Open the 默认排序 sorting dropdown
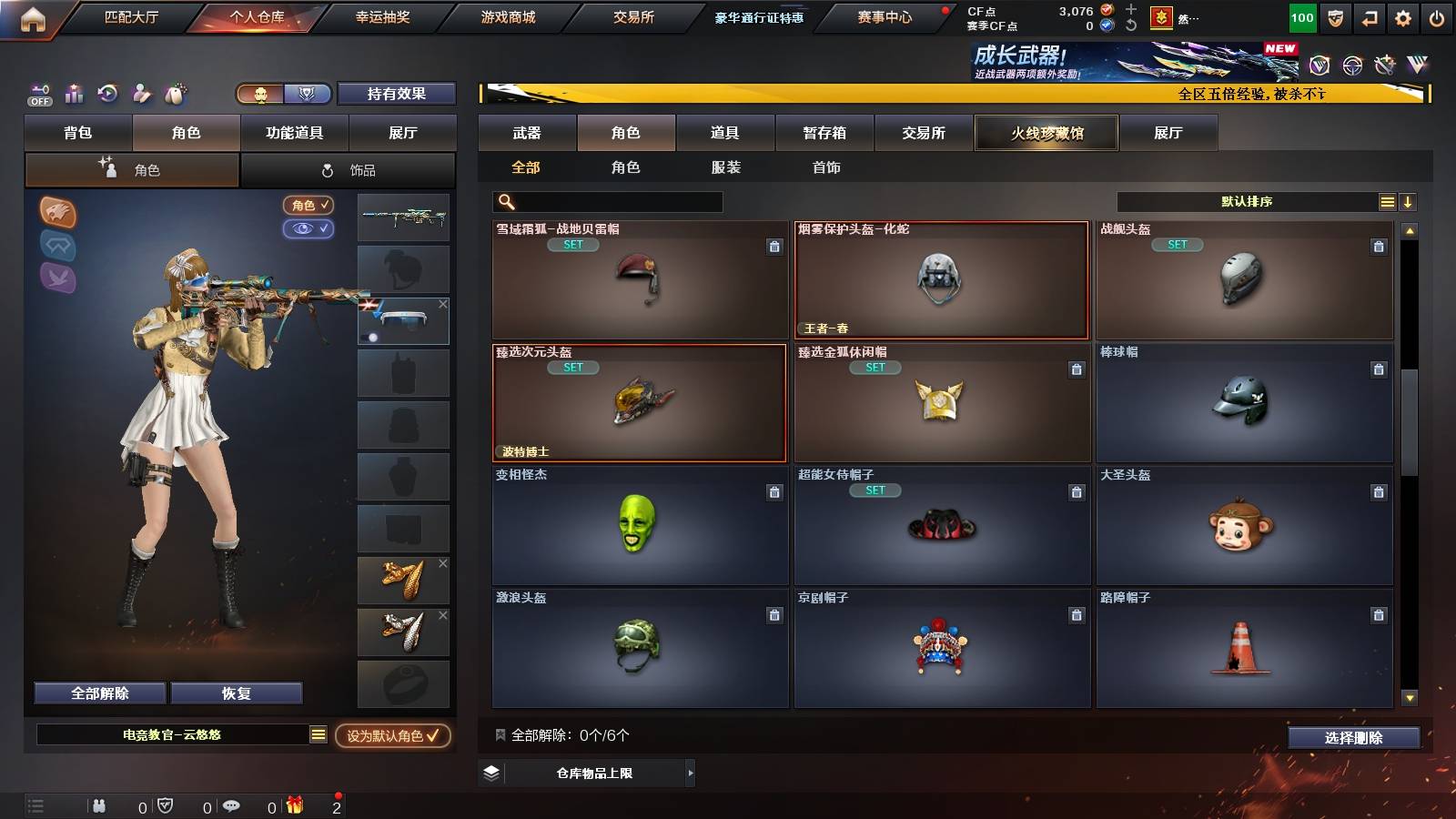 point(1247,201)
